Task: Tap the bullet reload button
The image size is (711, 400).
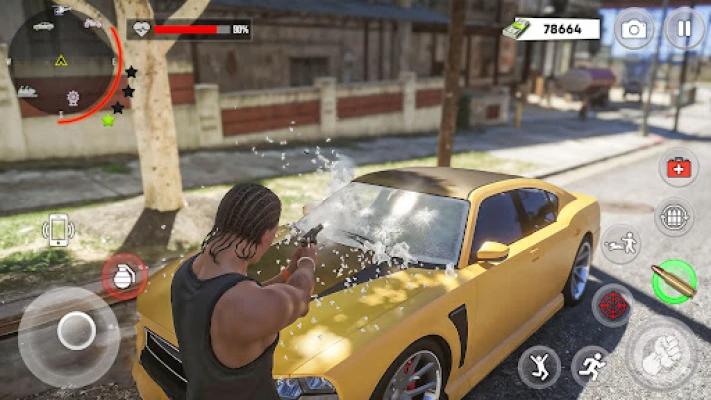Action: click(x=673, y=281)
